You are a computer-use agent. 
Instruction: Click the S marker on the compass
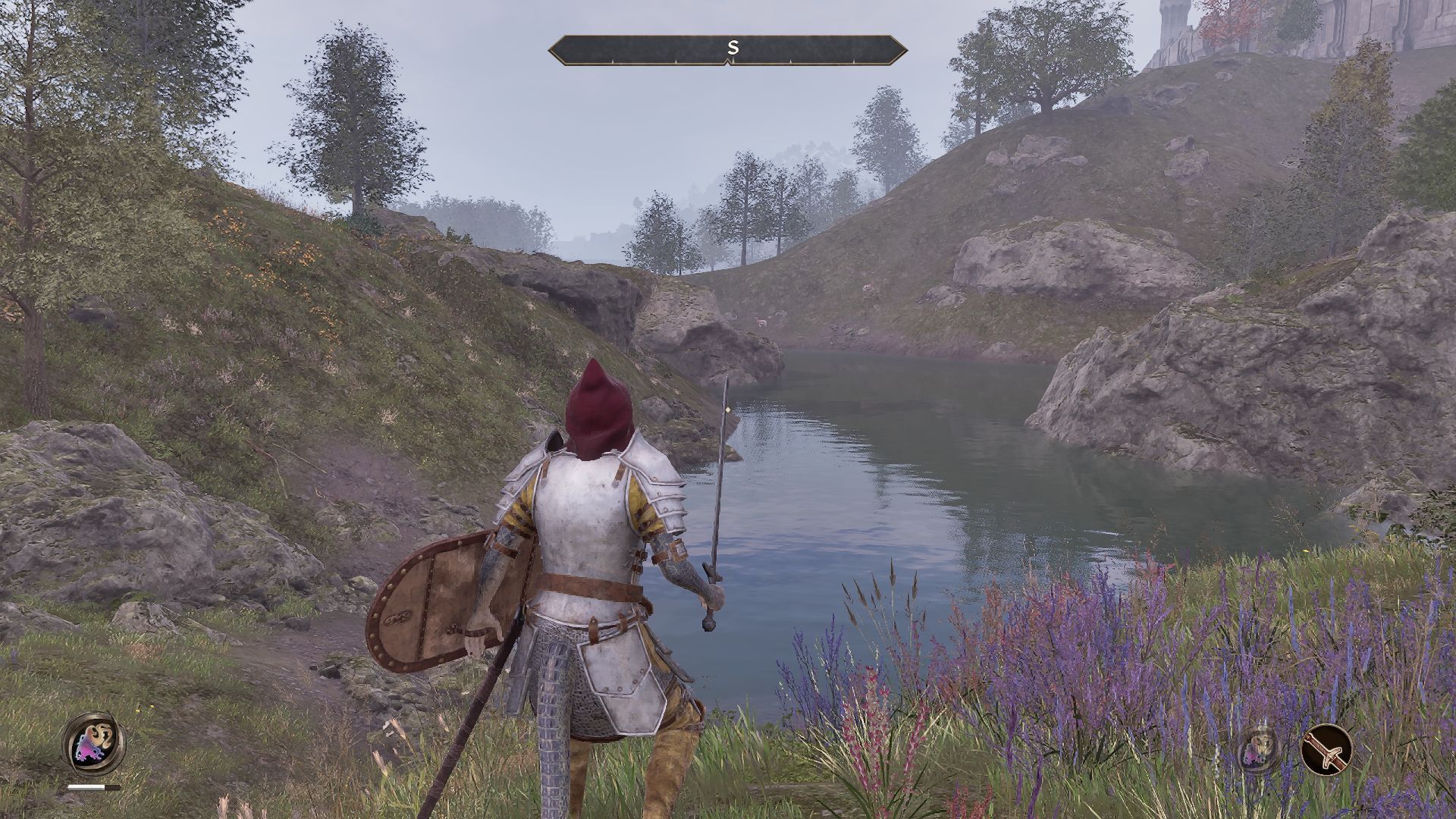click(x=730, y=45)
